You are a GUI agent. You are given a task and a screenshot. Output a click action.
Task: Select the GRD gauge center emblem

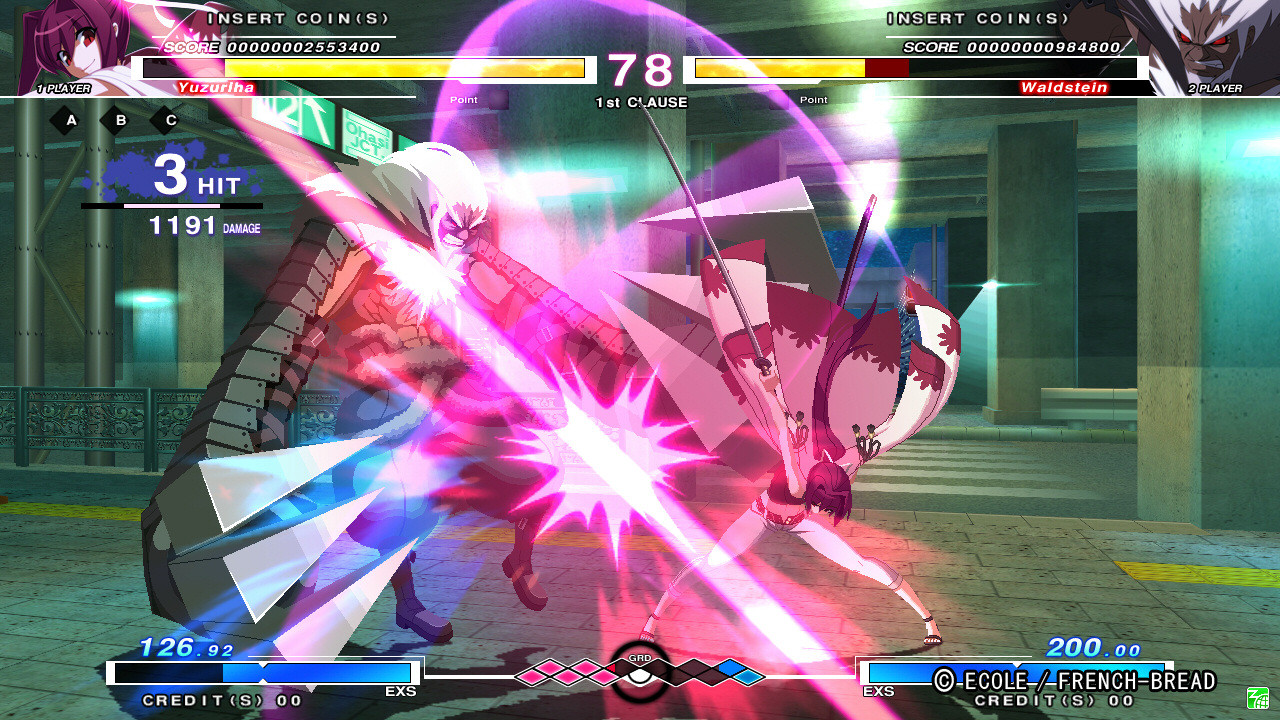coord(638,672)
